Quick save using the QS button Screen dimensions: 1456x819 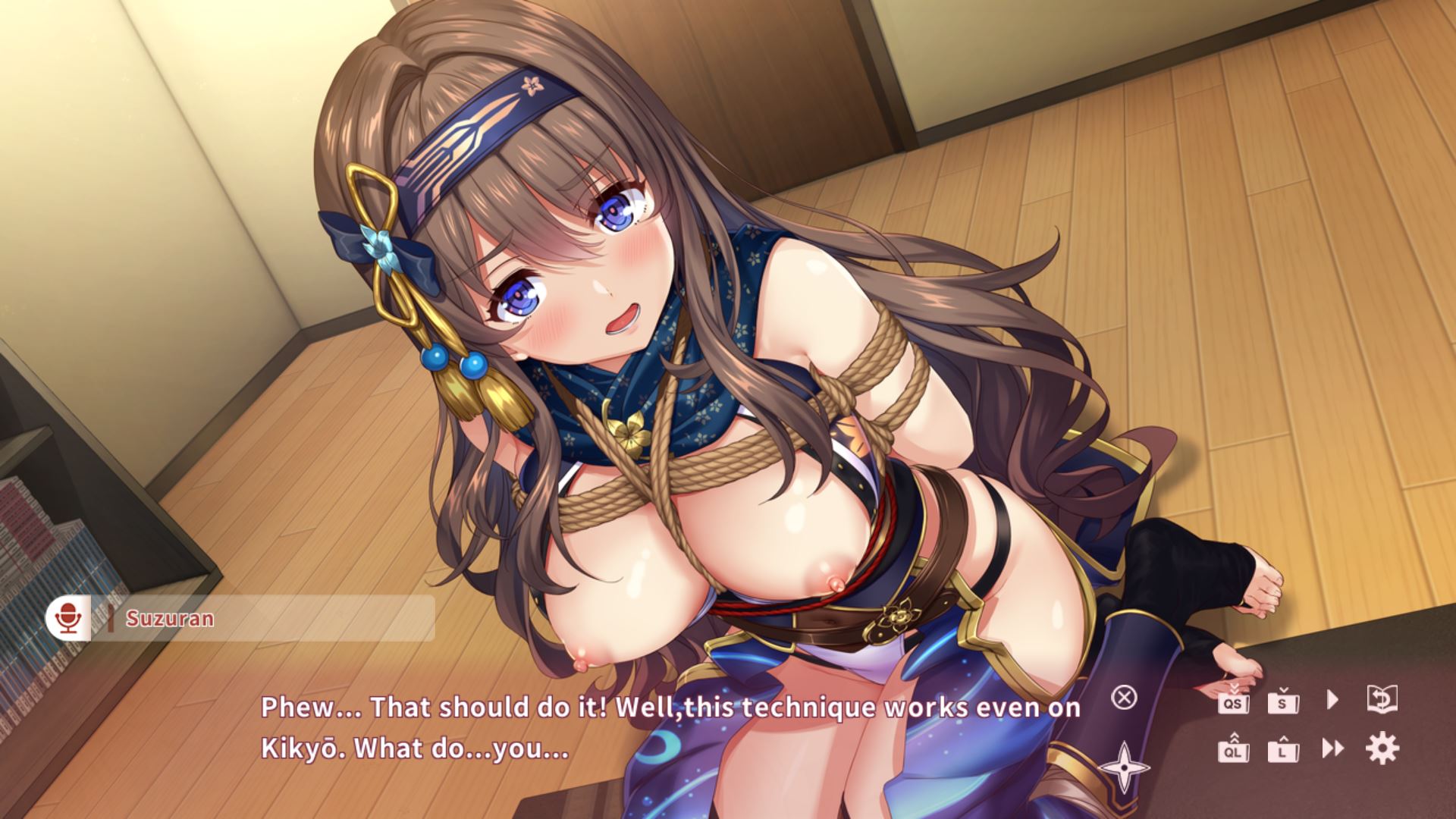click(x=1234, y=701)
